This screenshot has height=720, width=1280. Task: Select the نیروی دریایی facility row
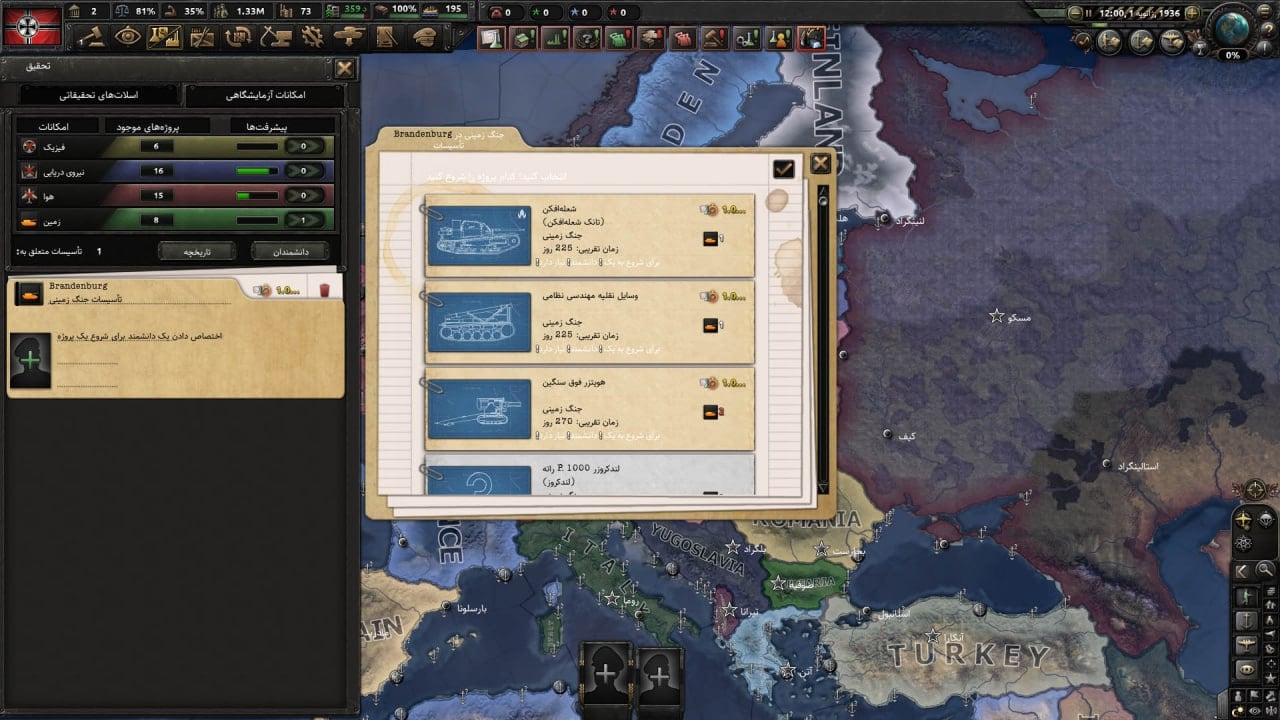click(174, 171)
